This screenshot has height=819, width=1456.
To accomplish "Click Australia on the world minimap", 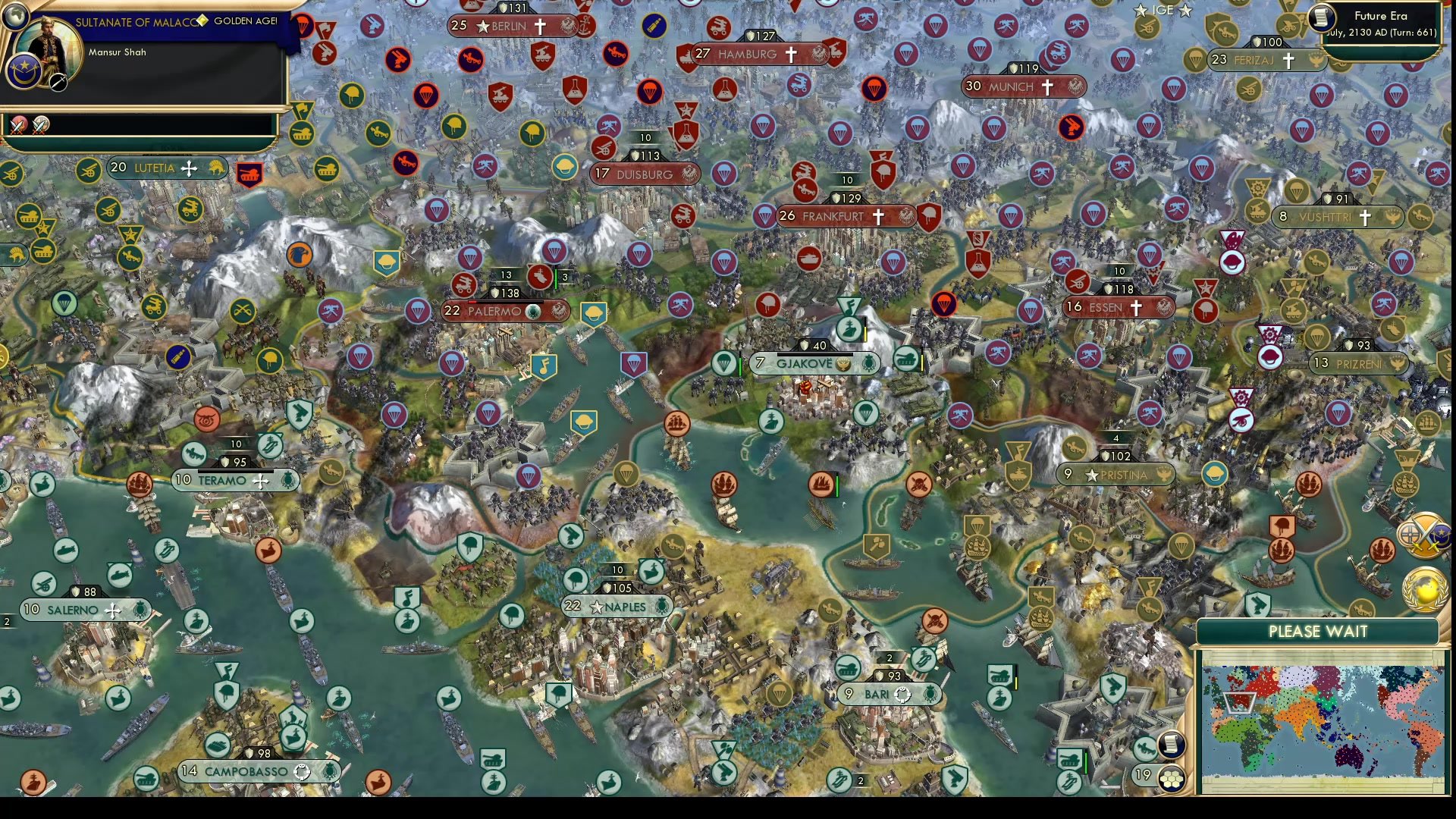I will click(1348, 758).
